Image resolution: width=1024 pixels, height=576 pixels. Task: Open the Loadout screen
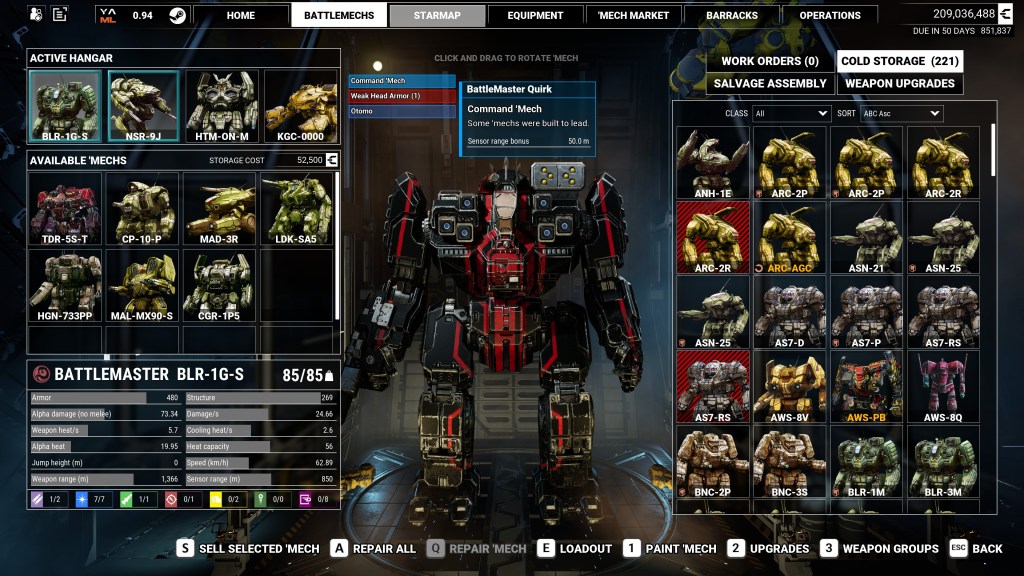pos(576,548)
